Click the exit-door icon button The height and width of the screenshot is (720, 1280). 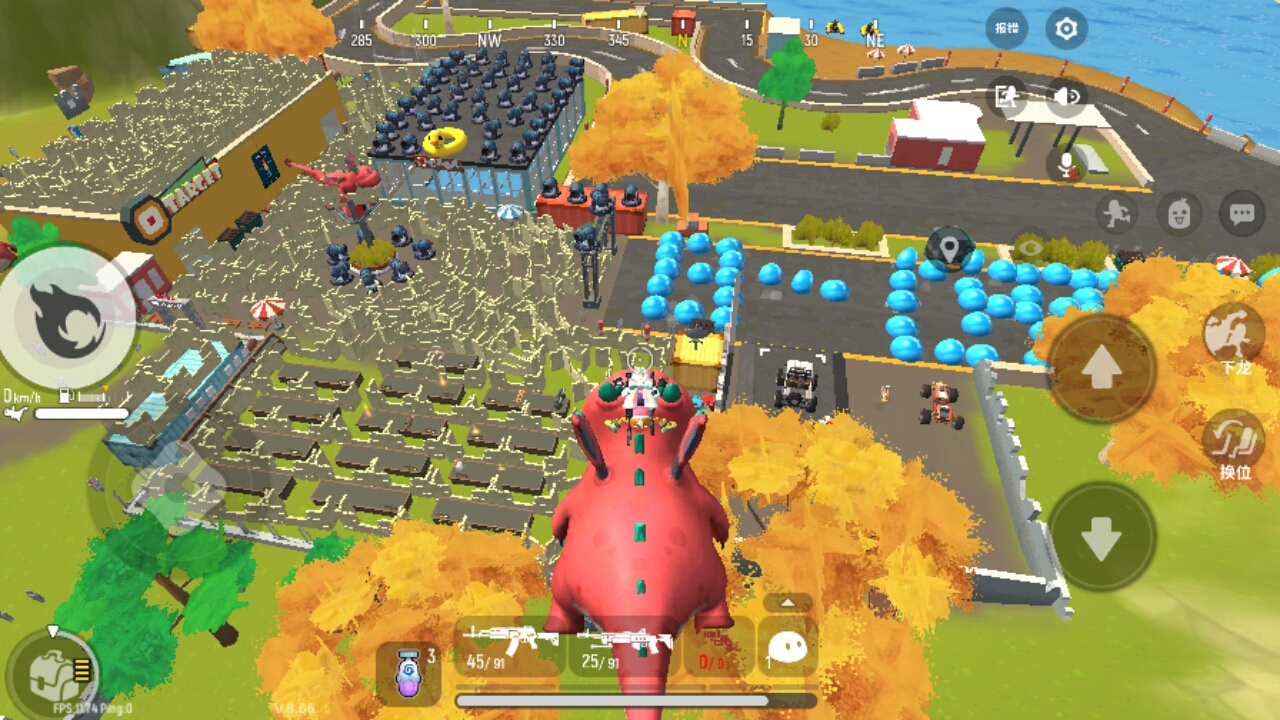pos(1006,96)
